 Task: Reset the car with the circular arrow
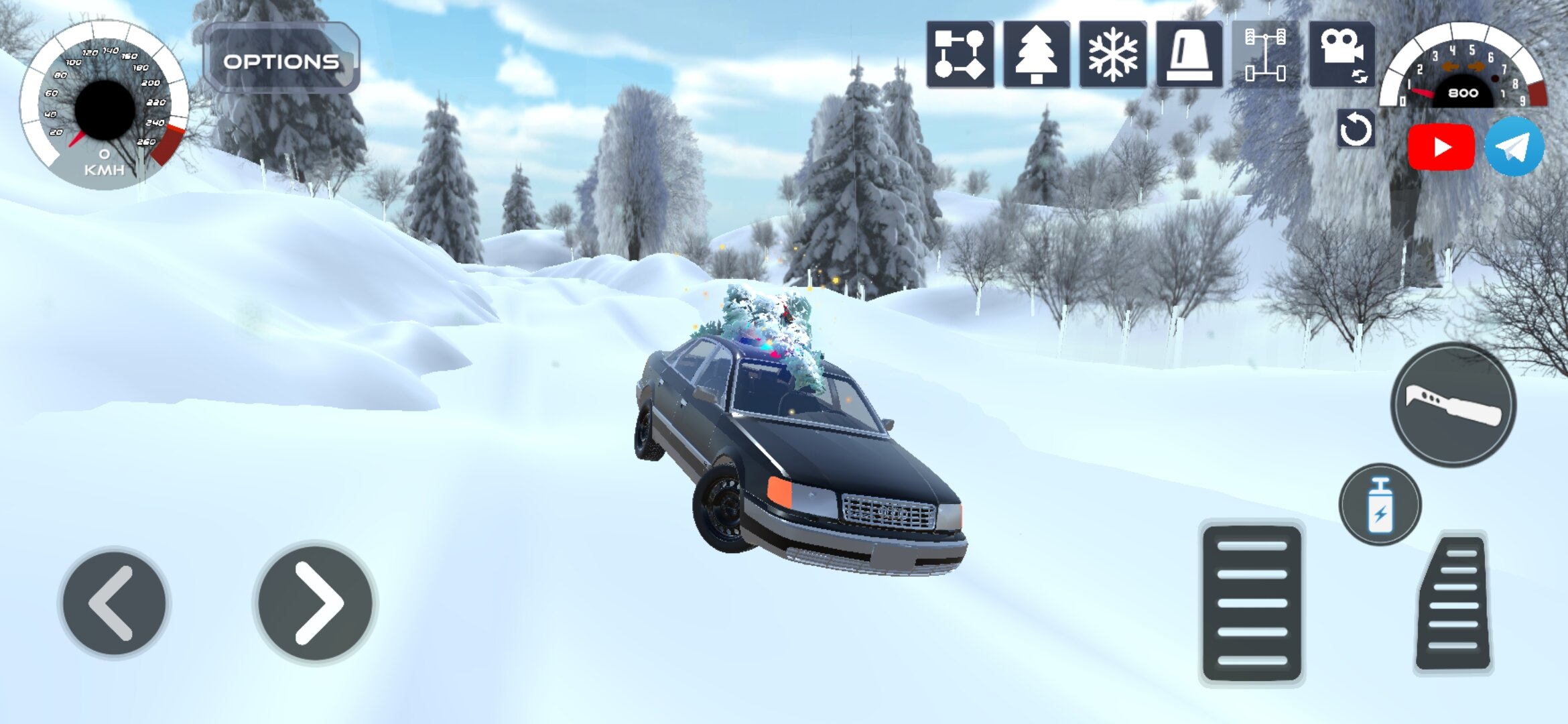click(x=1355, y=129)
